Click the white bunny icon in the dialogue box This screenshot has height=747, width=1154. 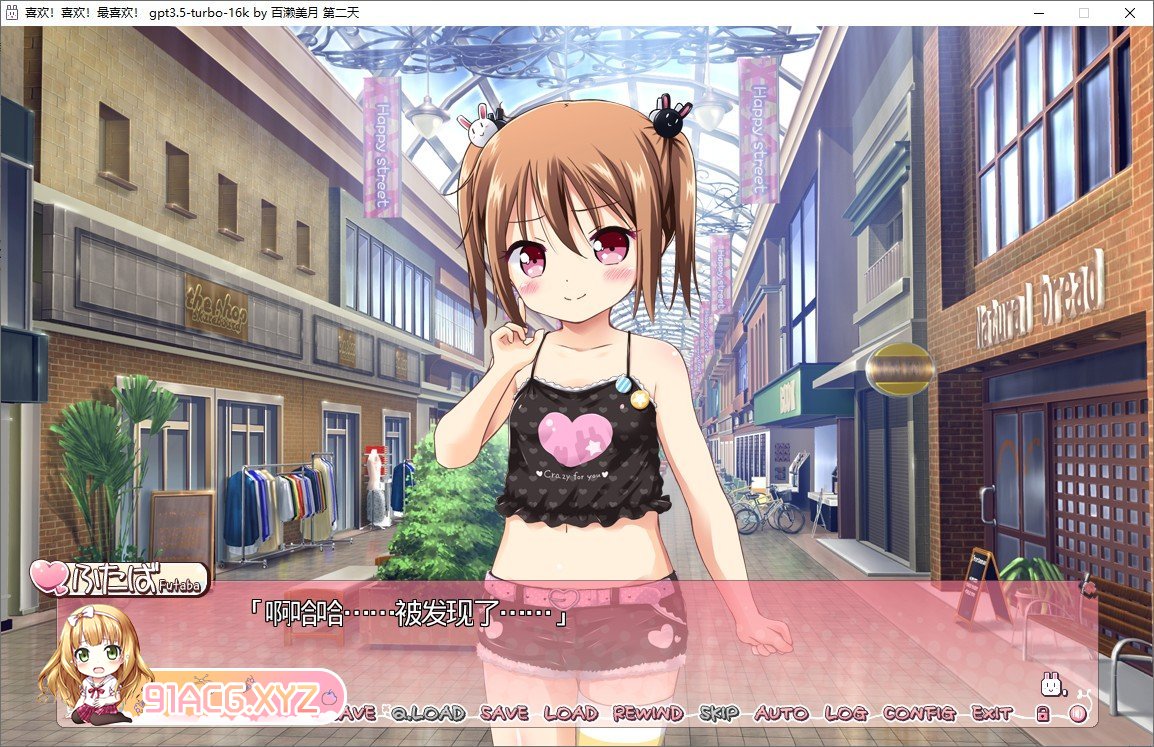(x=1052, y=685)
